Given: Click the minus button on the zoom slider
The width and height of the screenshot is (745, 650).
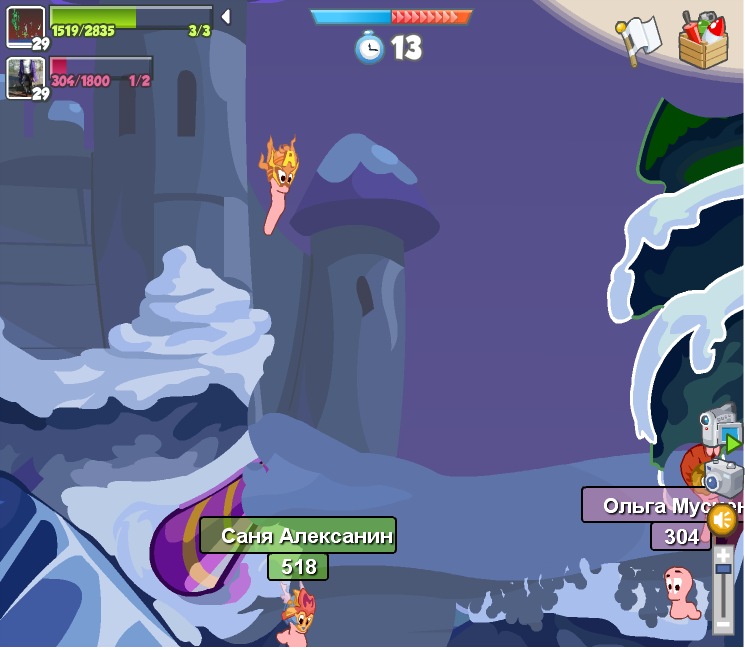Looking at the screenshot, I should coord(723,626).
